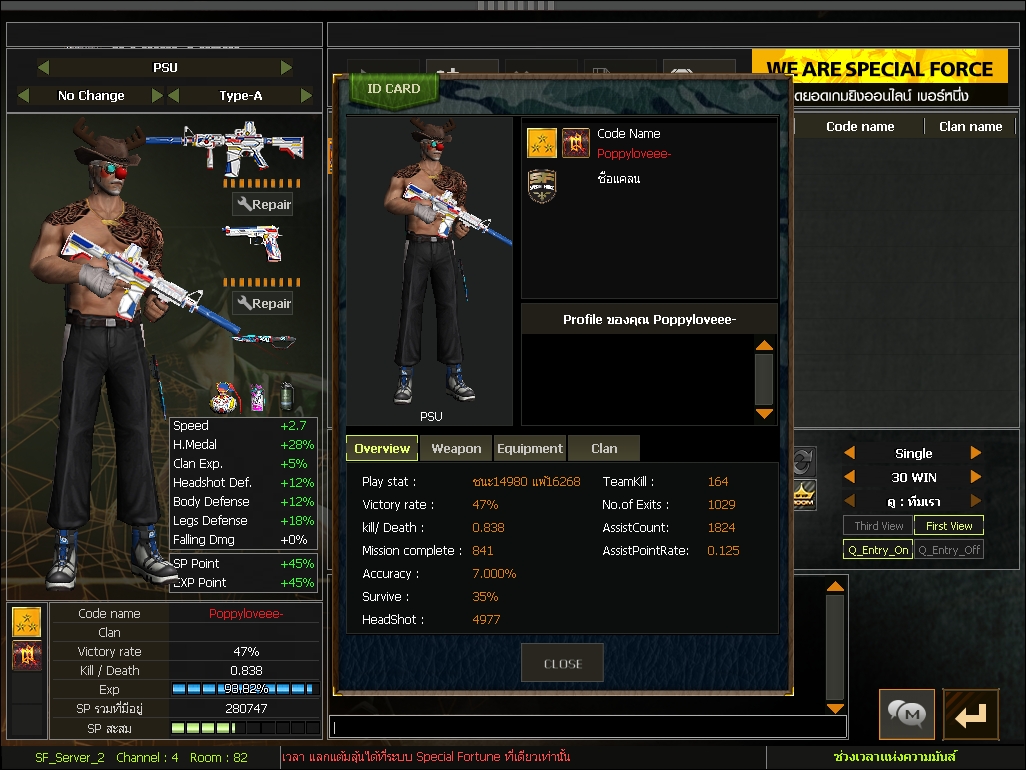Select Q_Entry_Off setting

click(948, 550)
